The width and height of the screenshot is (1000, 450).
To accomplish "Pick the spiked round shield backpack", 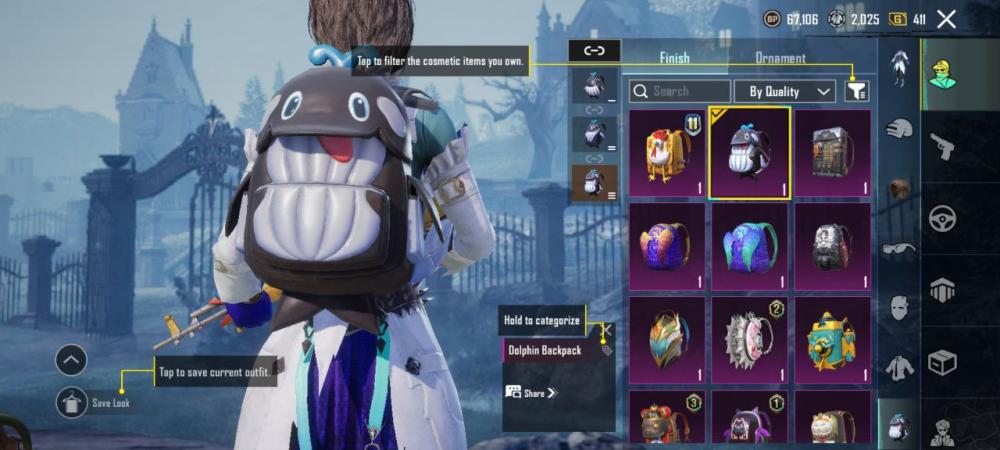I will (x=750, y=341).
